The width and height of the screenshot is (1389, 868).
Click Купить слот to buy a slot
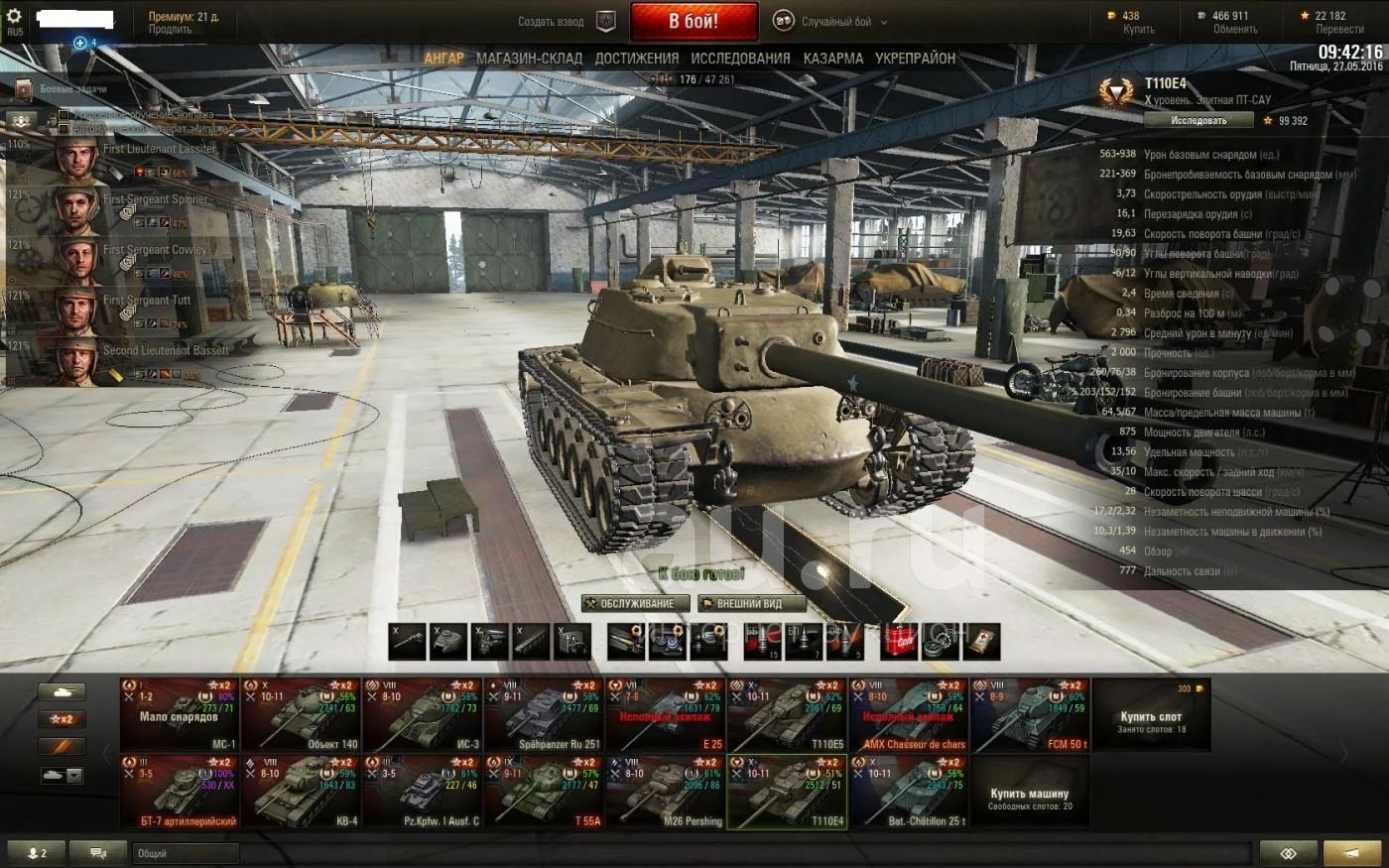(1151, 716)
